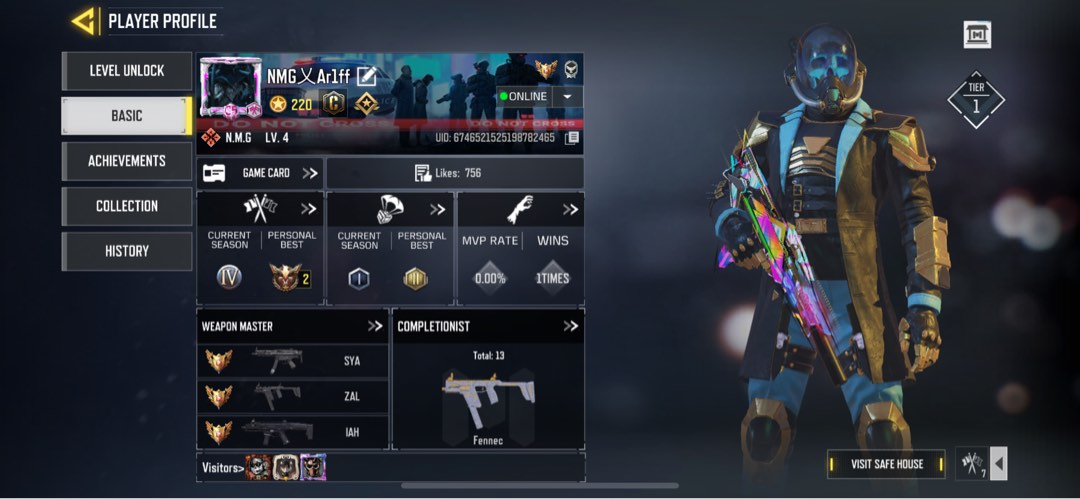Visit the Safe House
This screenshot has height=499, width=1080.
tap(887, 464)
